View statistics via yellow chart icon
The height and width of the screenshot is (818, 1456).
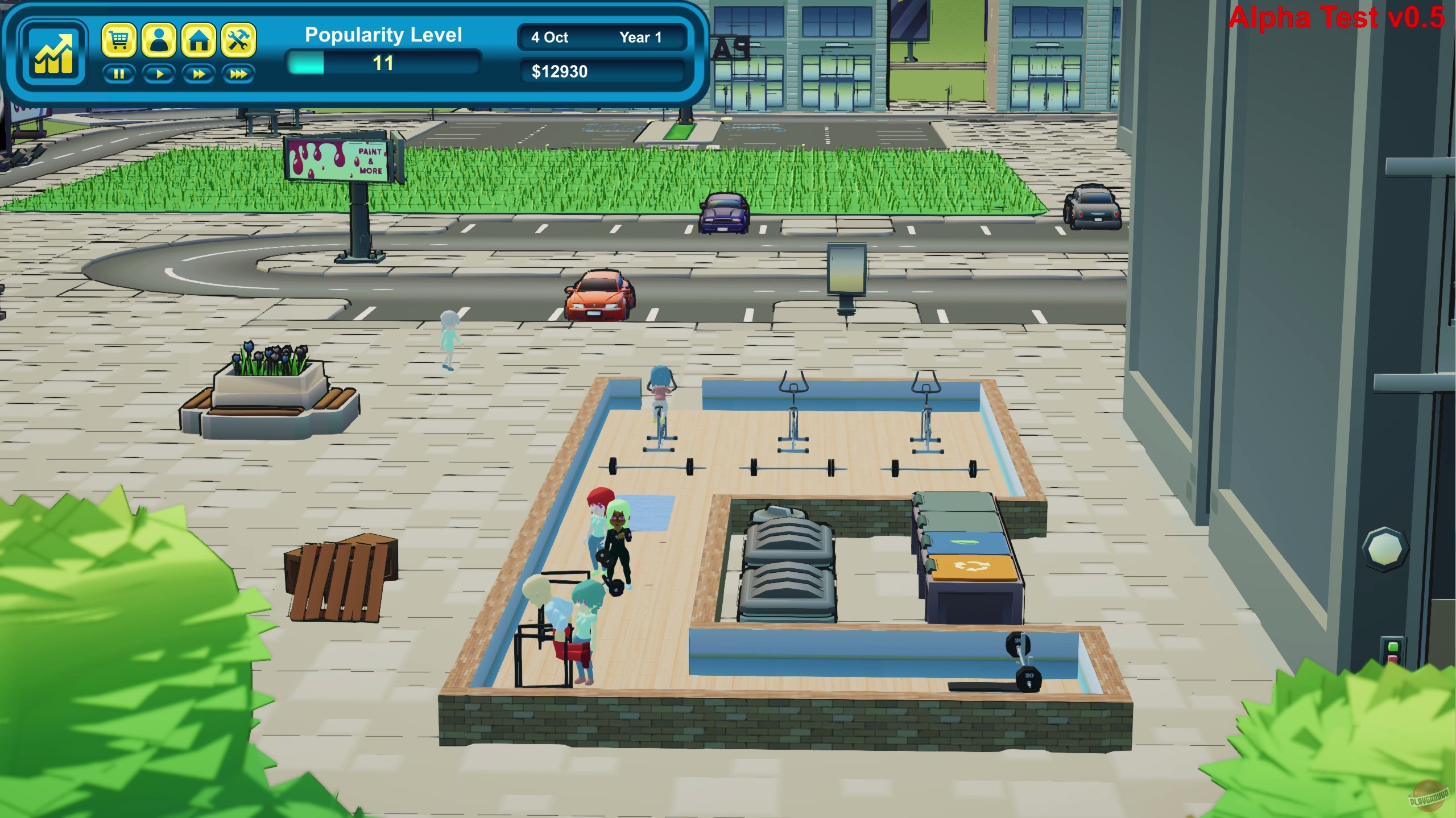[x=53, y=53]
